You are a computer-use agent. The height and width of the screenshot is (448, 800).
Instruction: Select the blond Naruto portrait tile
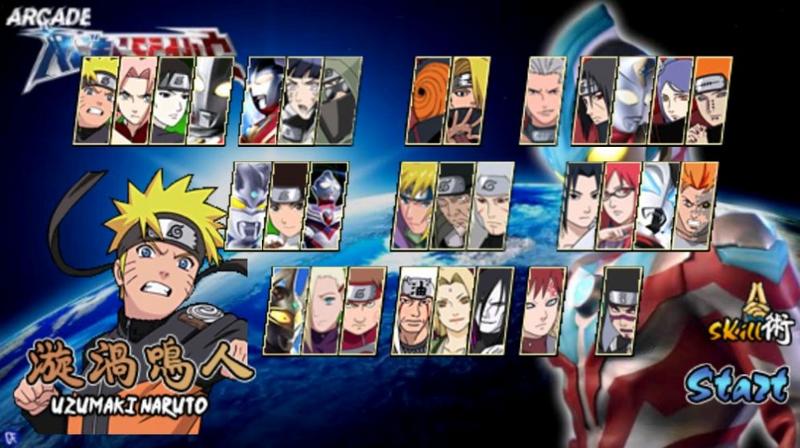(x=97, y=99)
